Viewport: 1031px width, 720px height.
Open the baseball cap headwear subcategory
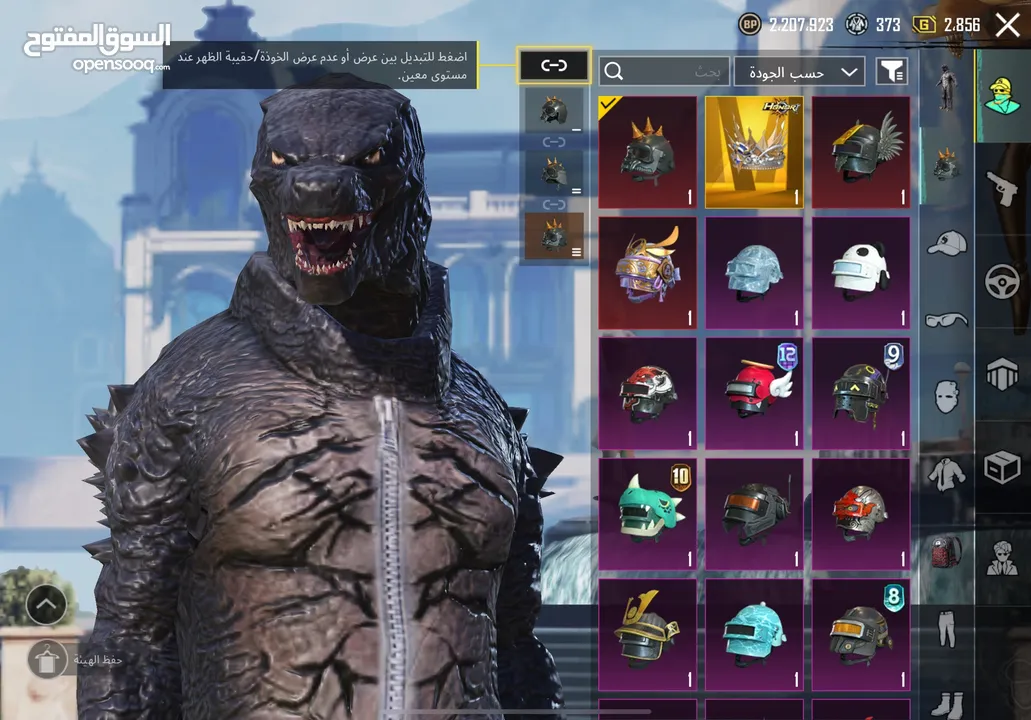pos(946,243)
